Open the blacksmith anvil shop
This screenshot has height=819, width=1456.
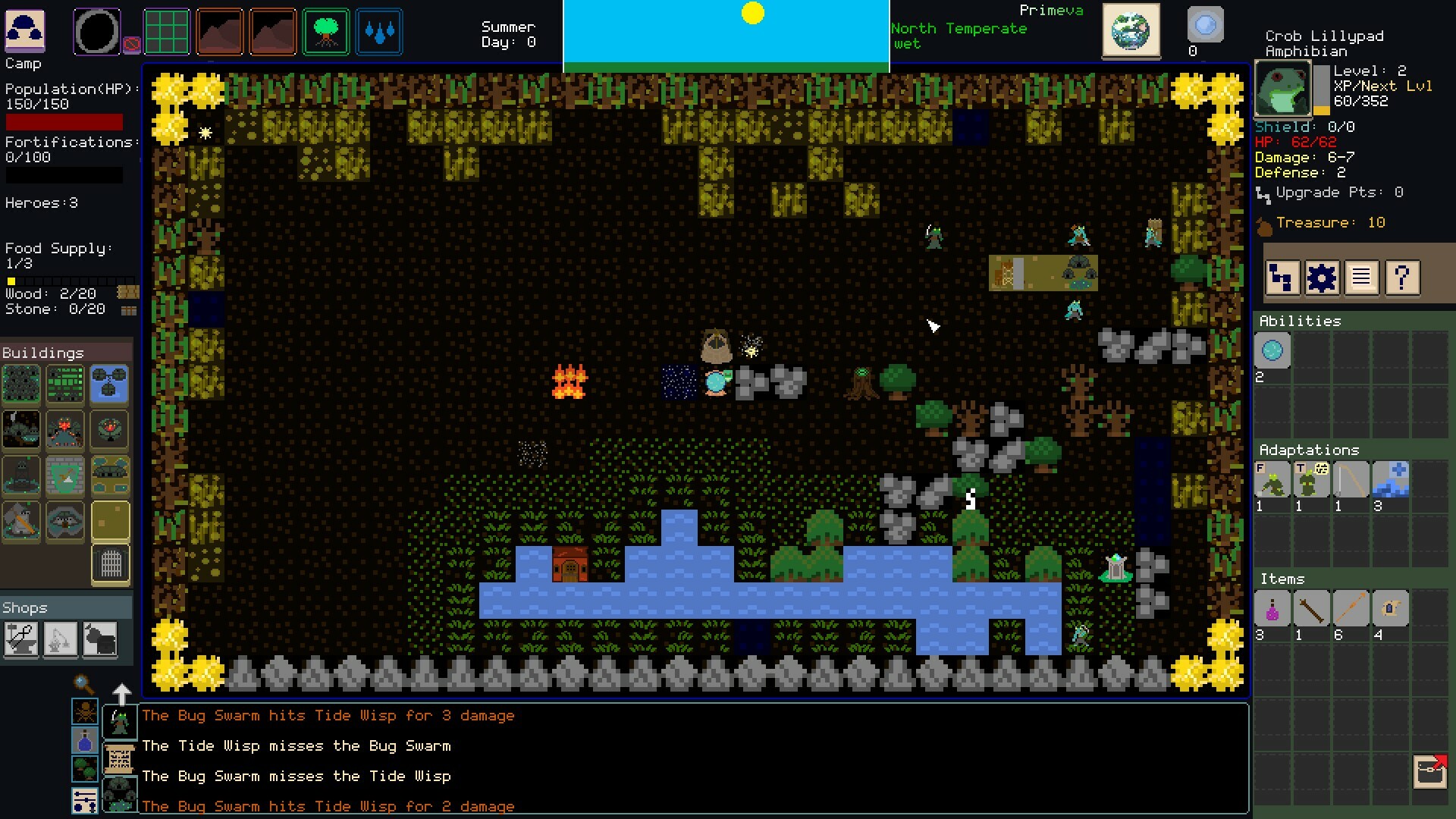[21, 639]
